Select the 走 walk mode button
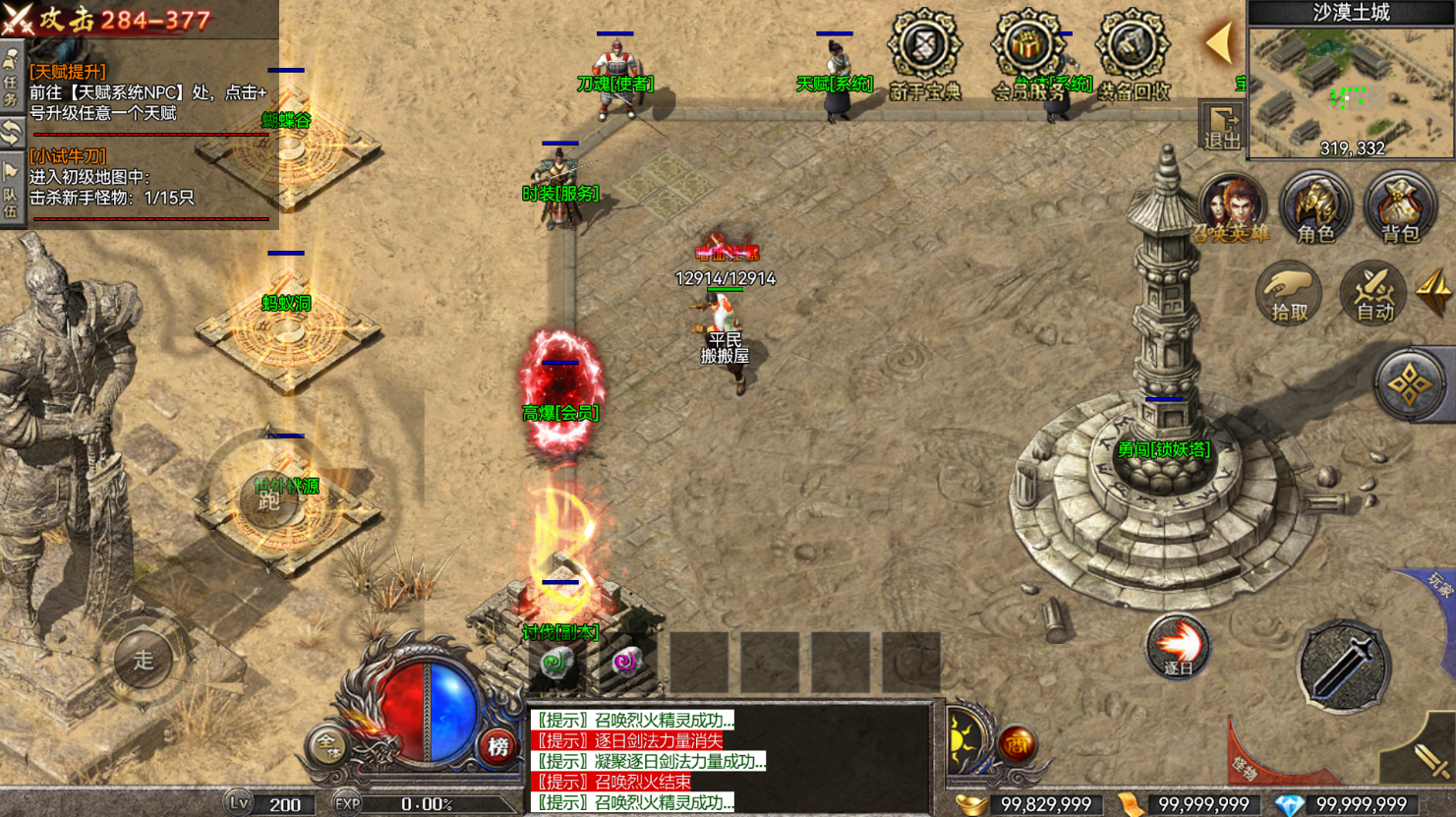Viewport: 1456px width, 817px height. [144, 661]
